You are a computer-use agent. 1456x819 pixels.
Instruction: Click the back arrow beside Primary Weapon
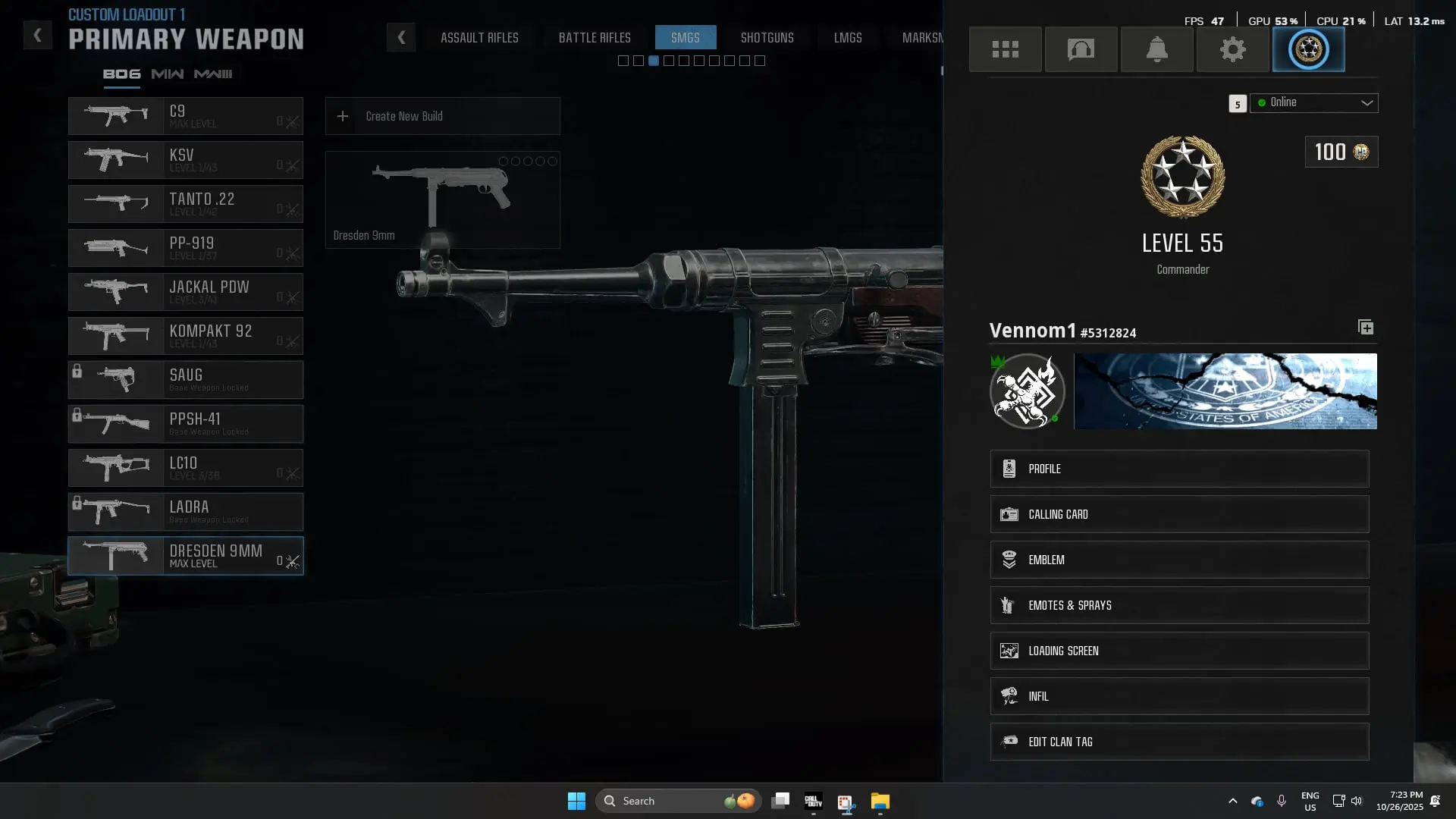point(36,35)
